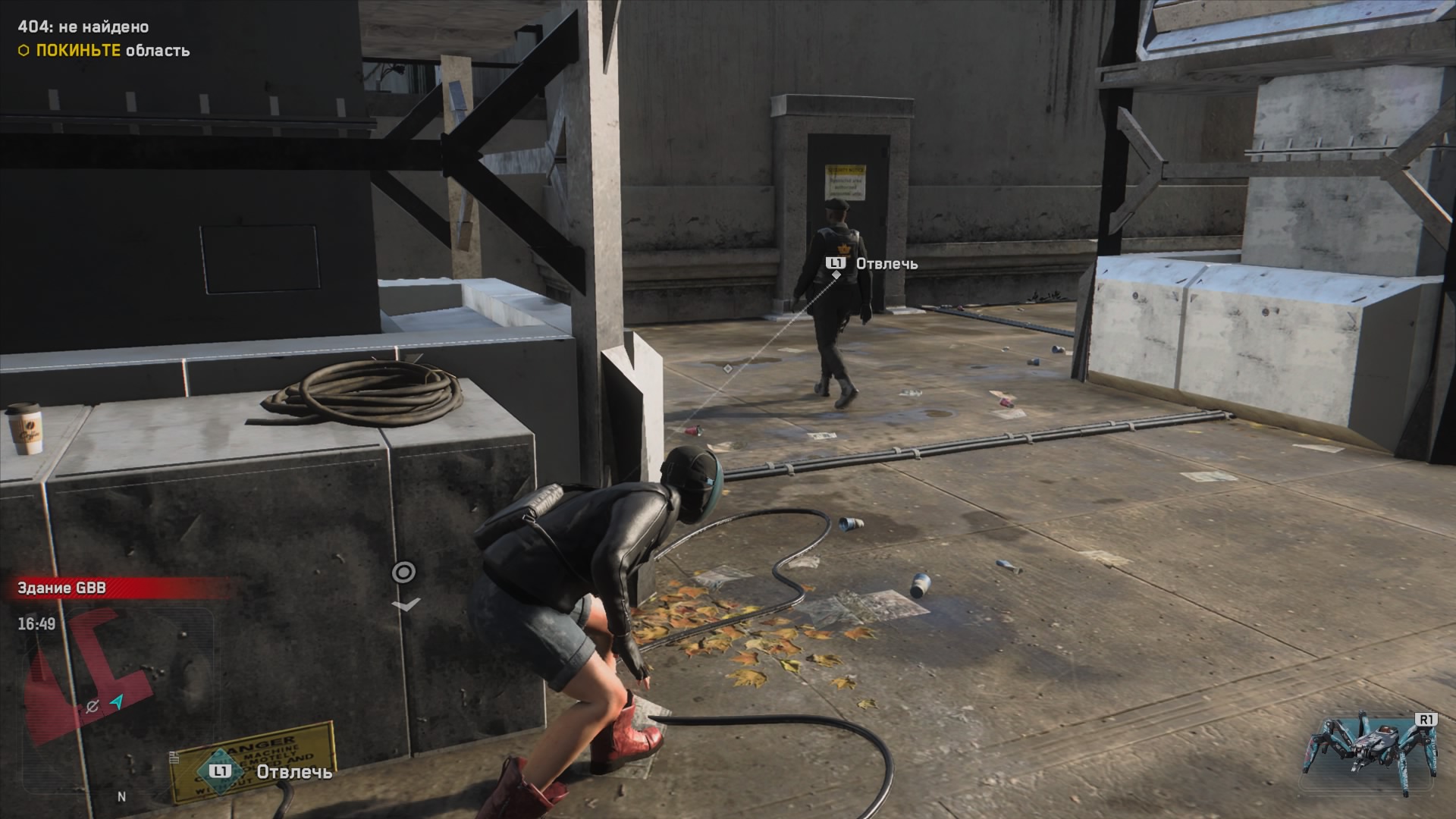
Task: Click the circular hack target marker
Action: point(403,573)
